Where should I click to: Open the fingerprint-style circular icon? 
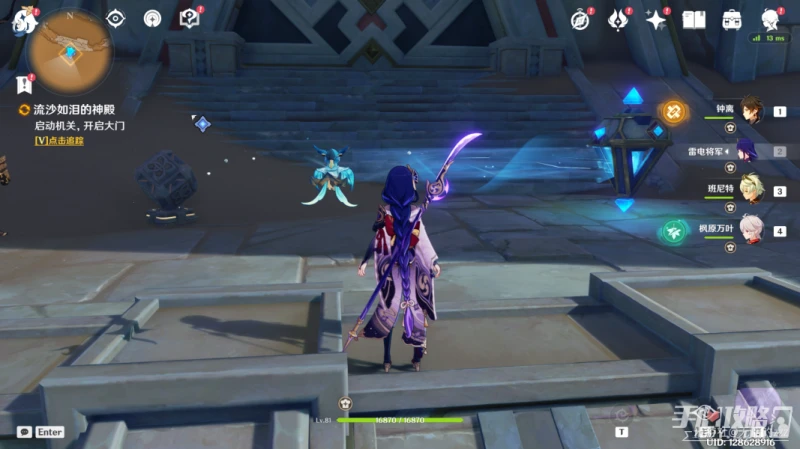(x=152, y=18)
